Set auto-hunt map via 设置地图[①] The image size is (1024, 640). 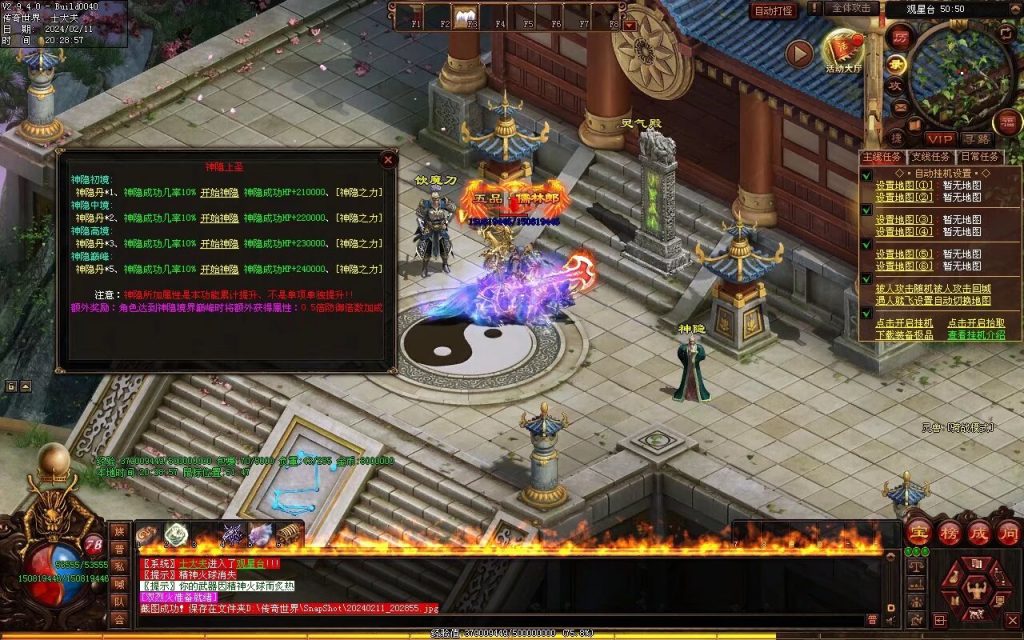click(x=904, y=185)
